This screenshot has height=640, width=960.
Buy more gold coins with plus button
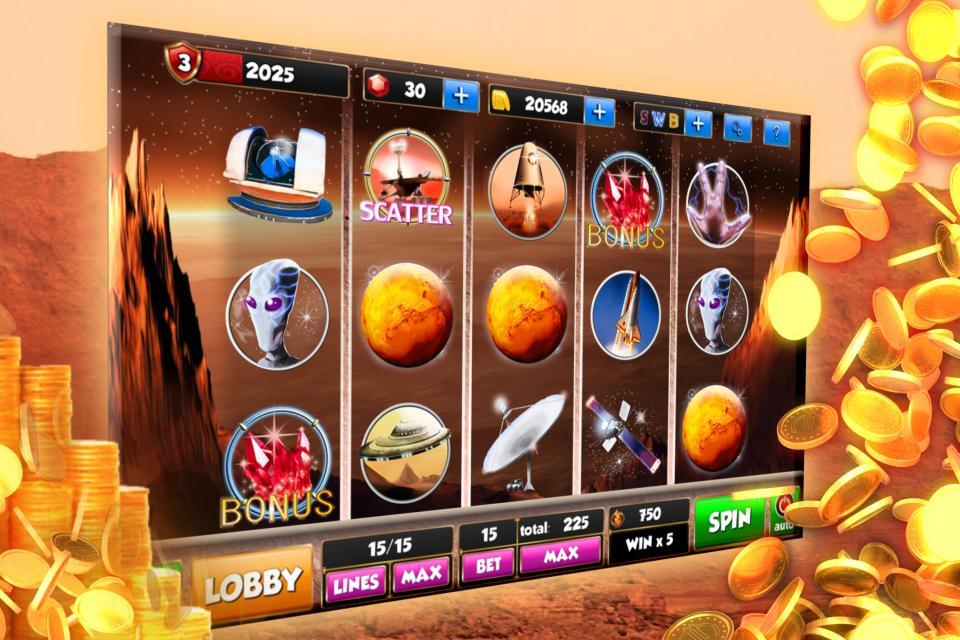tap(599, 111)
